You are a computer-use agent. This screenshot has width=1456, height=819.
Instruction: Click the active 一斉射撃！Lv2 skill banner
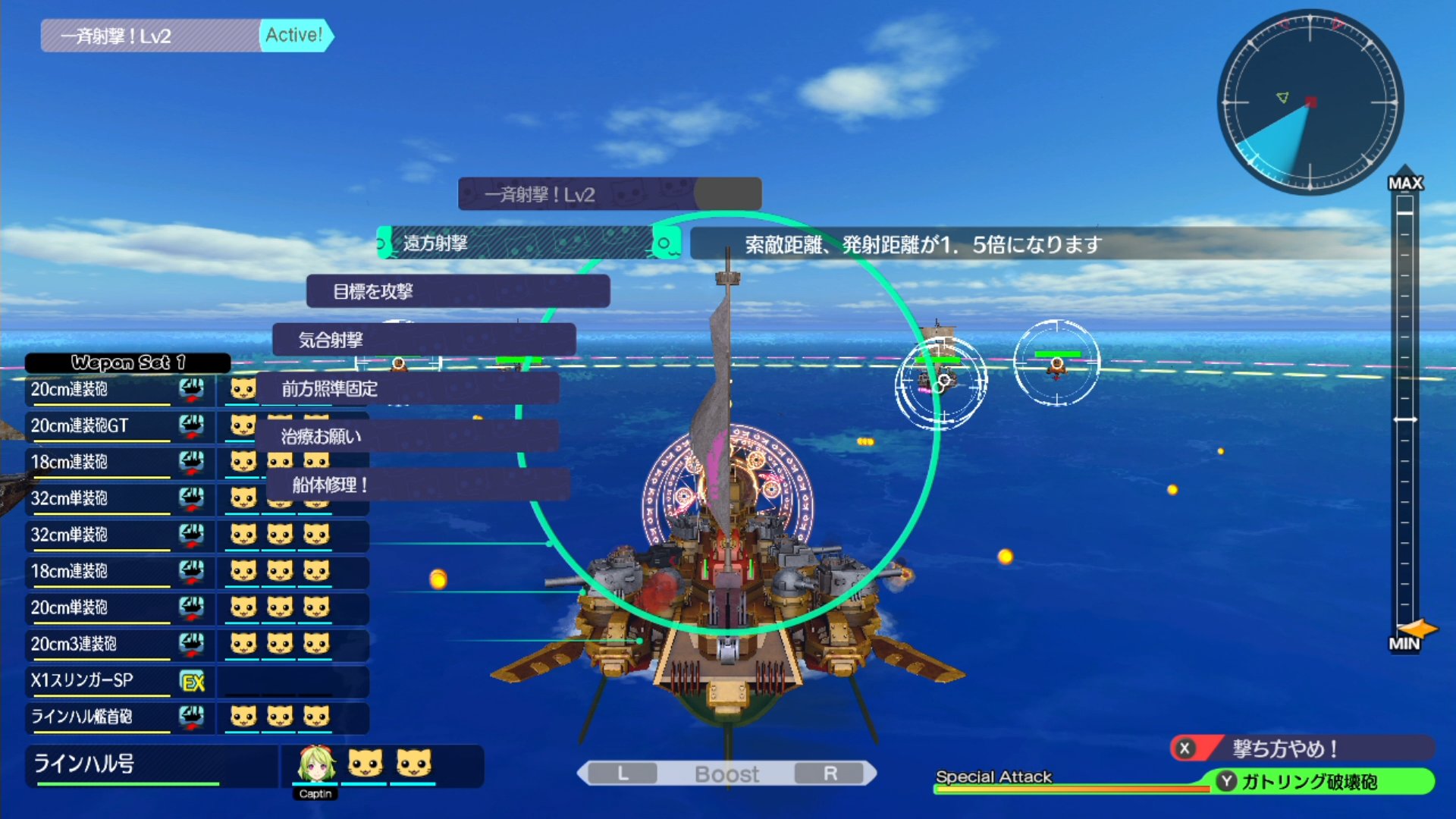(187, 36)
